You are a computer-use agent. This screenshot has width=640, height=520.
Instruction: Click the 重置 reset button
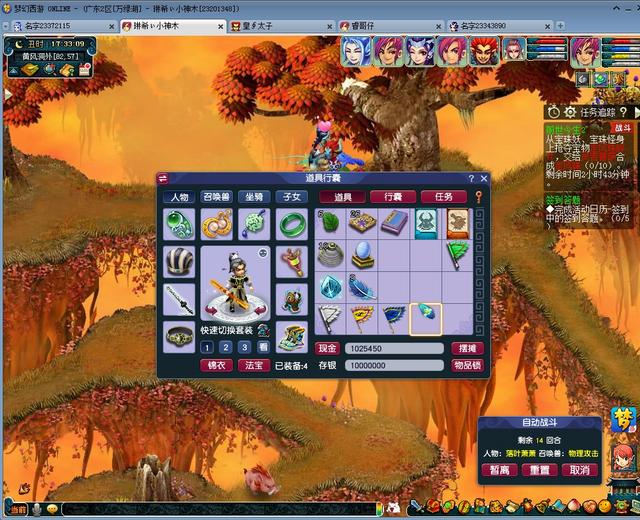[539, 470]
